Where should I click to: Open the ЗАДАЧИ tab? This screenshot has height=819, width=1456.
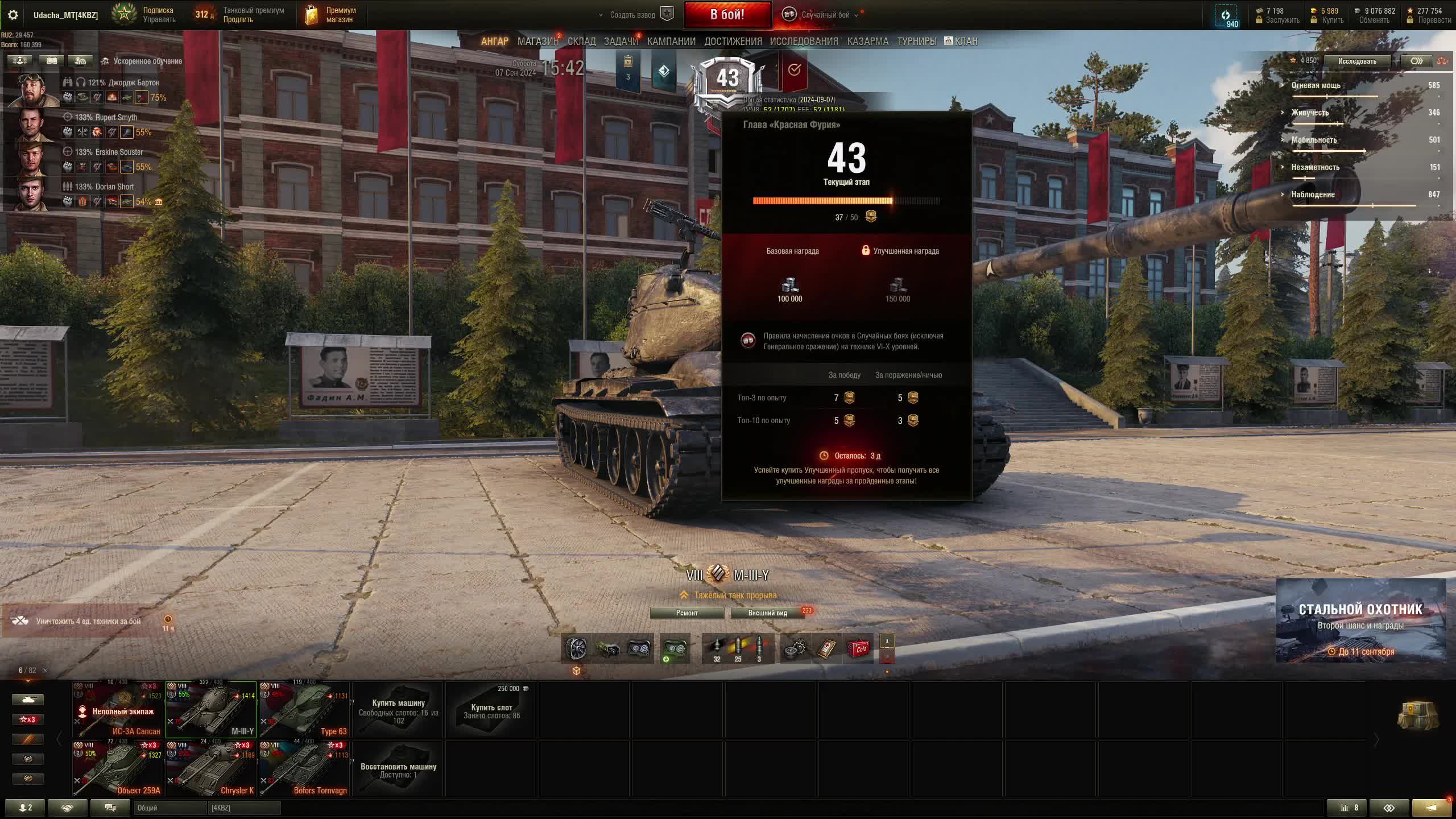click(x=621, y=42)
